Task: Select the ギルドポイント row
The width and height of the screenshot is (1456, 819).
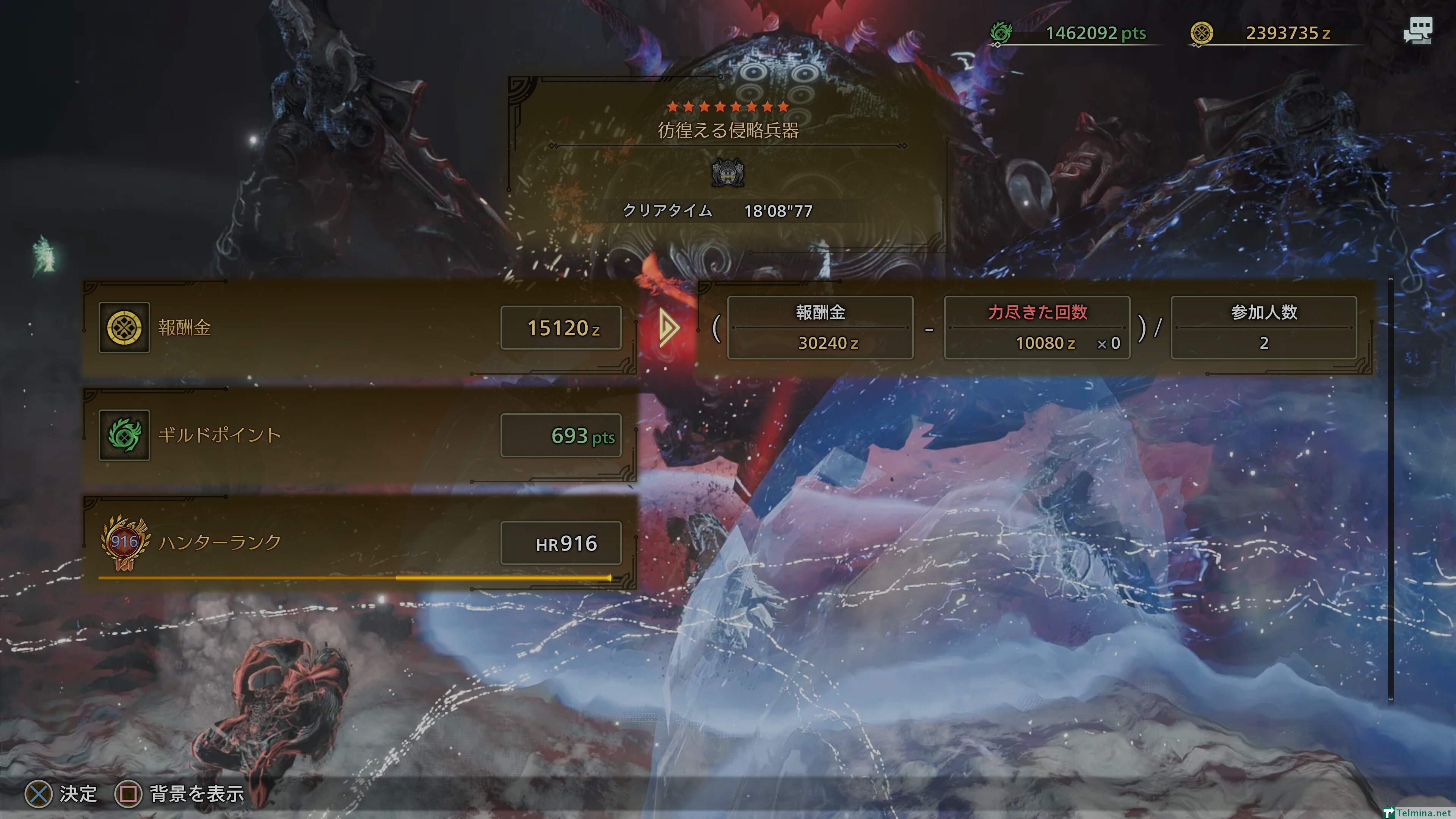Action: 359,435
